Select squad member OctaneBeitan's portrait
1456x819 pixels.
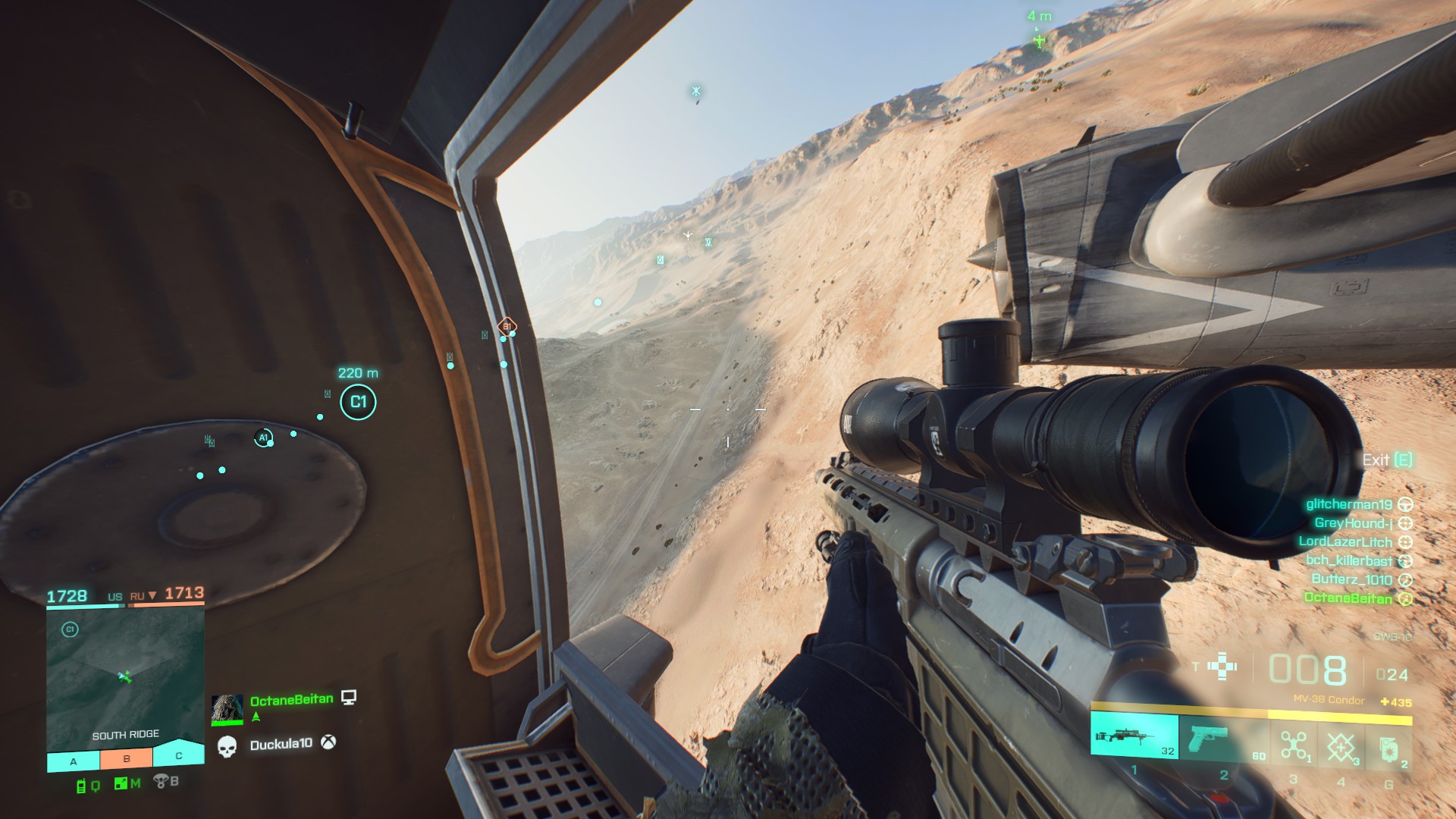(227, 709)
